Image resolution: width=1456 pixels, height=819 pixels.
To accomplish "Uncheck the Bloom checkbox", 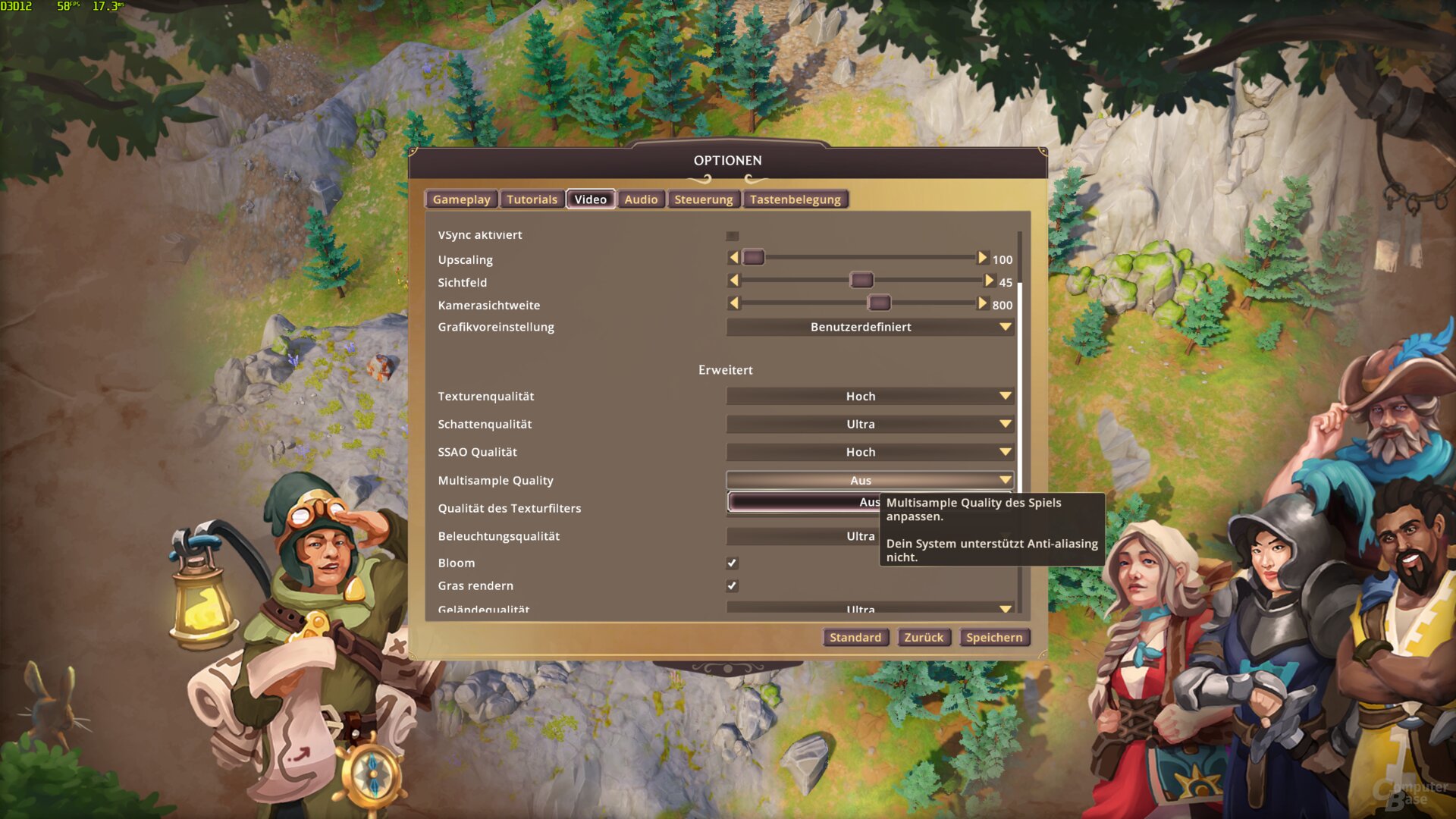I will 732,563.
